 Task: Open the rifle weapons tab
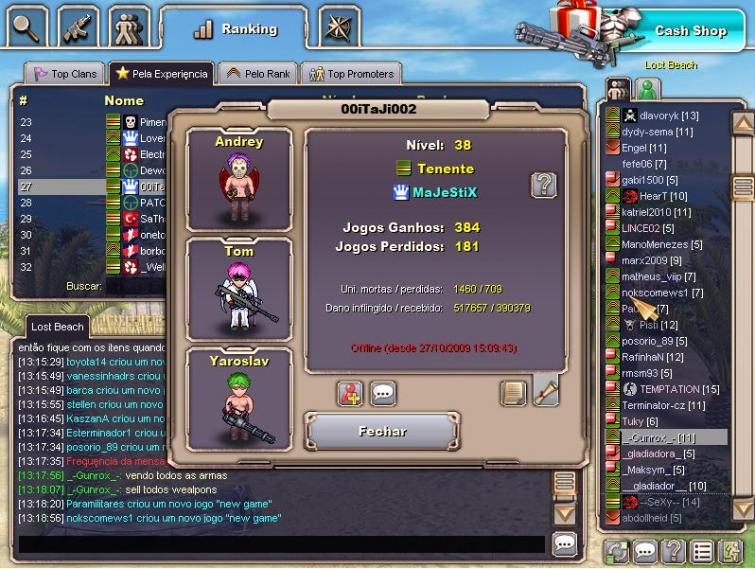78,27
